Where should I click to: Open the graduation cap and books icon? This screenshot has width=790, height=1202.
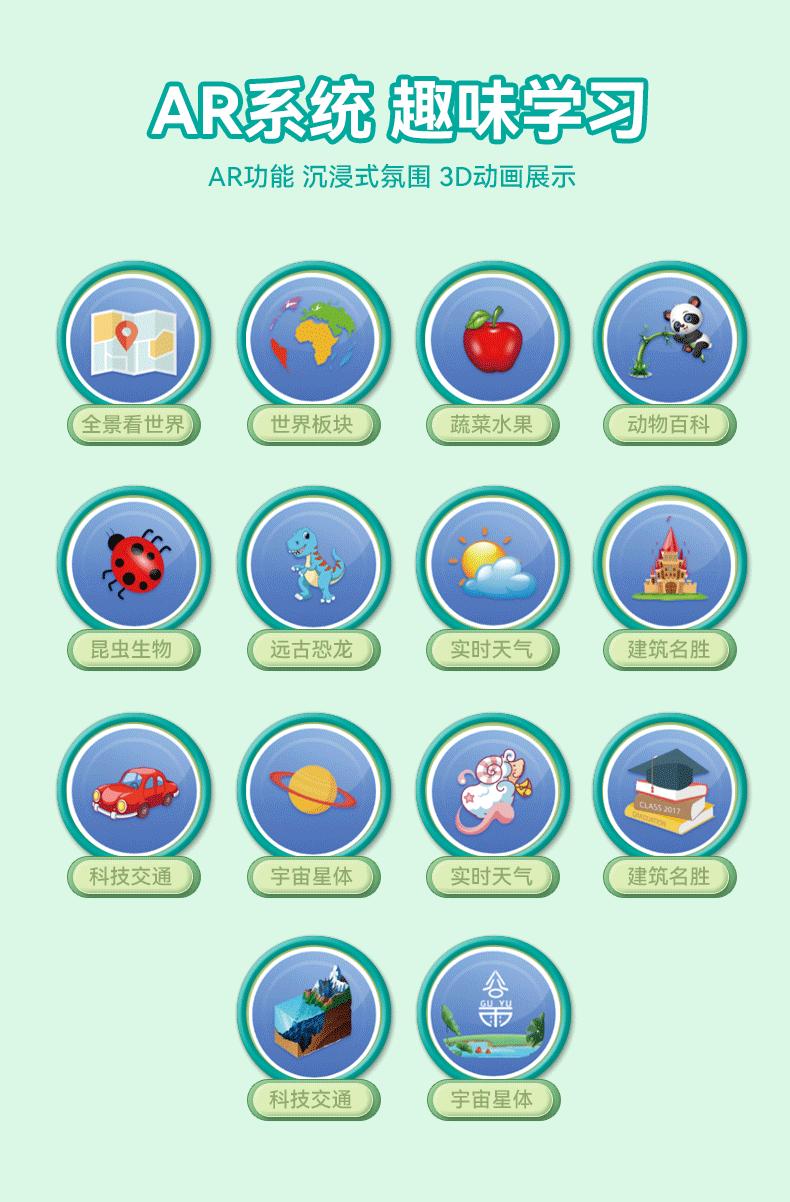pyautogui.click(x=669, y=790)
